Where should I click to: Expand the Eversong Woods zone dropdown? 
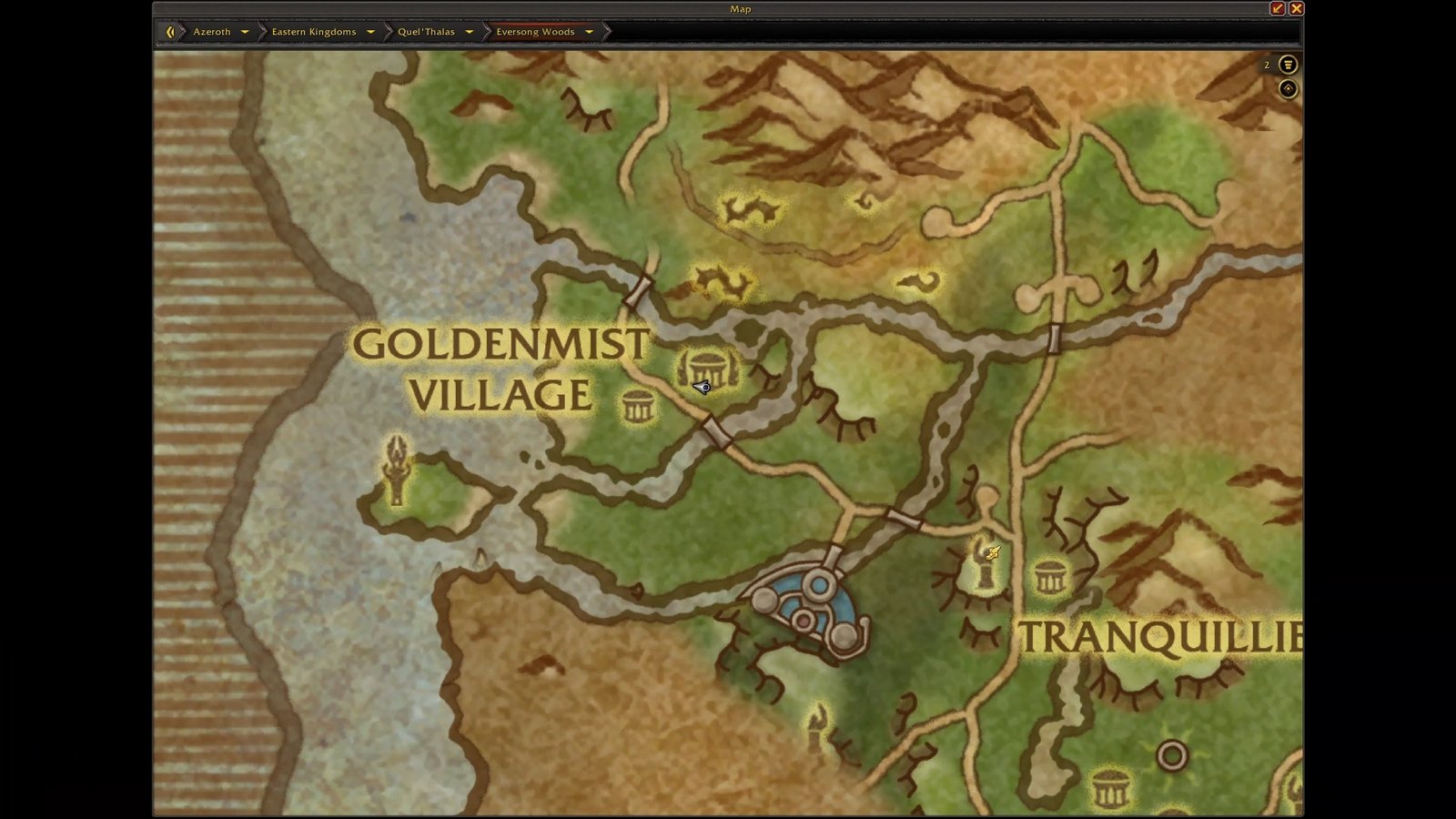[x=590, y=31]
